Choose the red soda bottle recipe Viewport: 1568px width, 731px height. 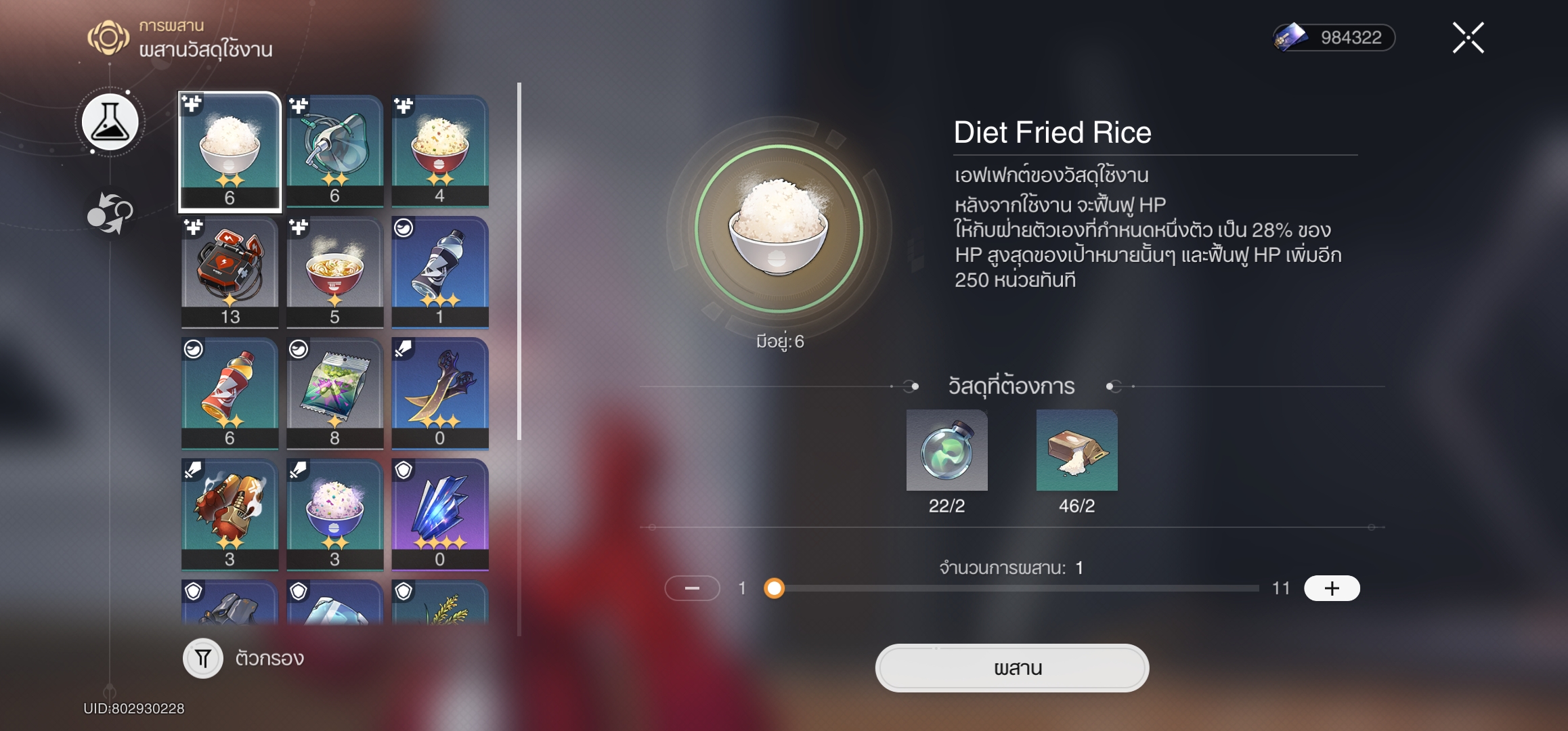tap(230, 393)
